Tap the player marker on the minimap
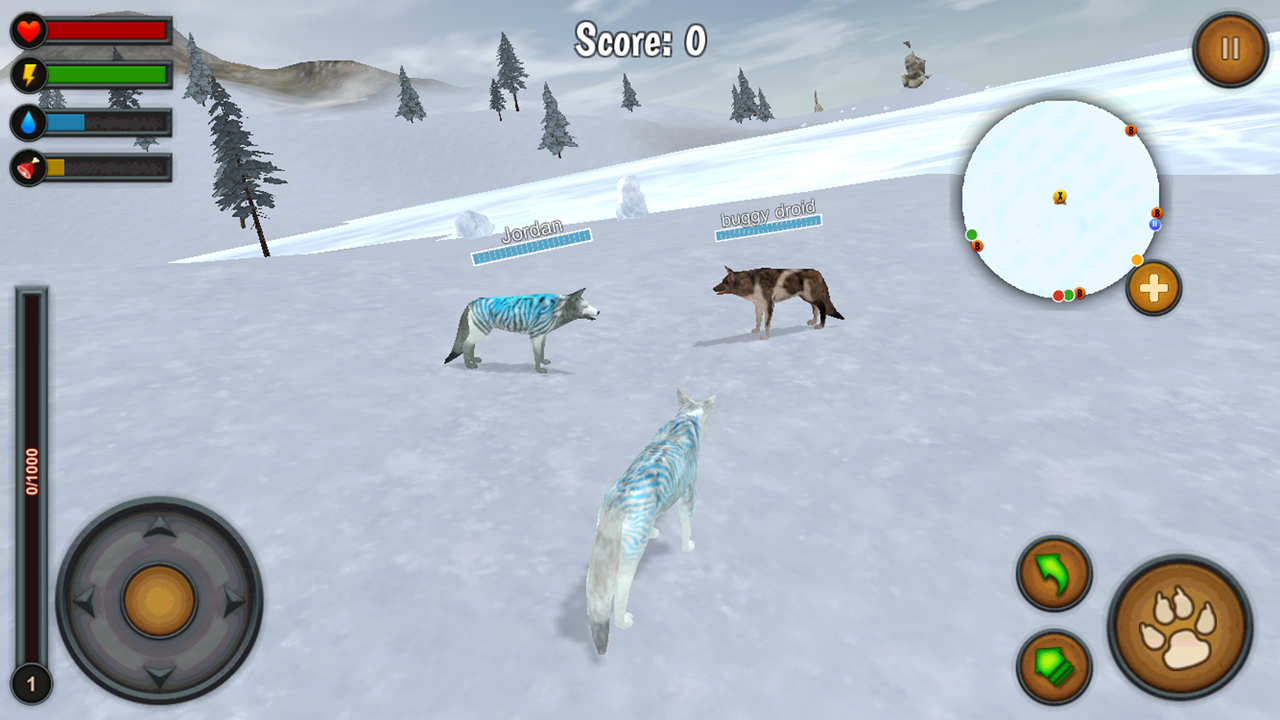Viewport: 1280px width, 720px height. (1061, 197)
